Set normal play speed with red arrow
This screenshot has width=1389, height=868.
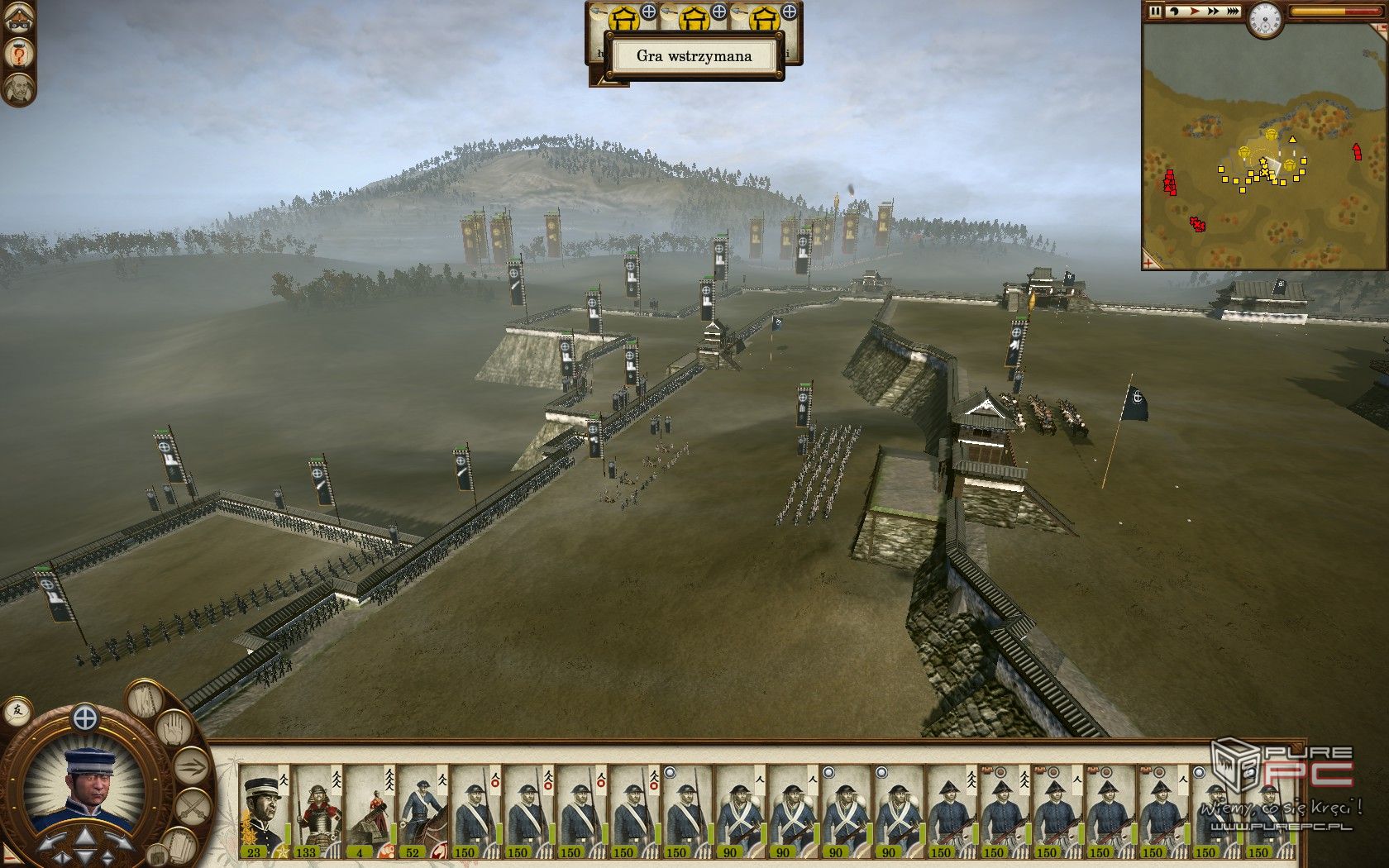[x=1193, y=12]
